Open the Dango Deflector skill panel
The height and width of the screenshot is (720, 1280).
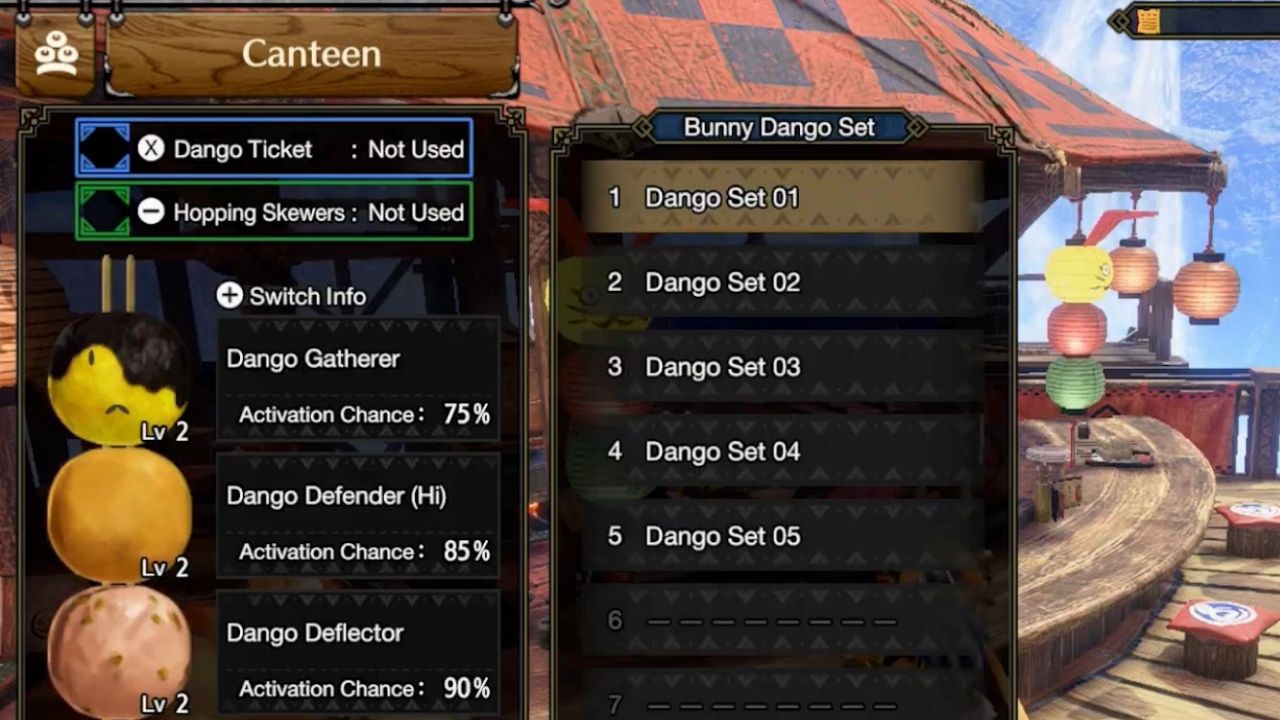click(358, 654)
